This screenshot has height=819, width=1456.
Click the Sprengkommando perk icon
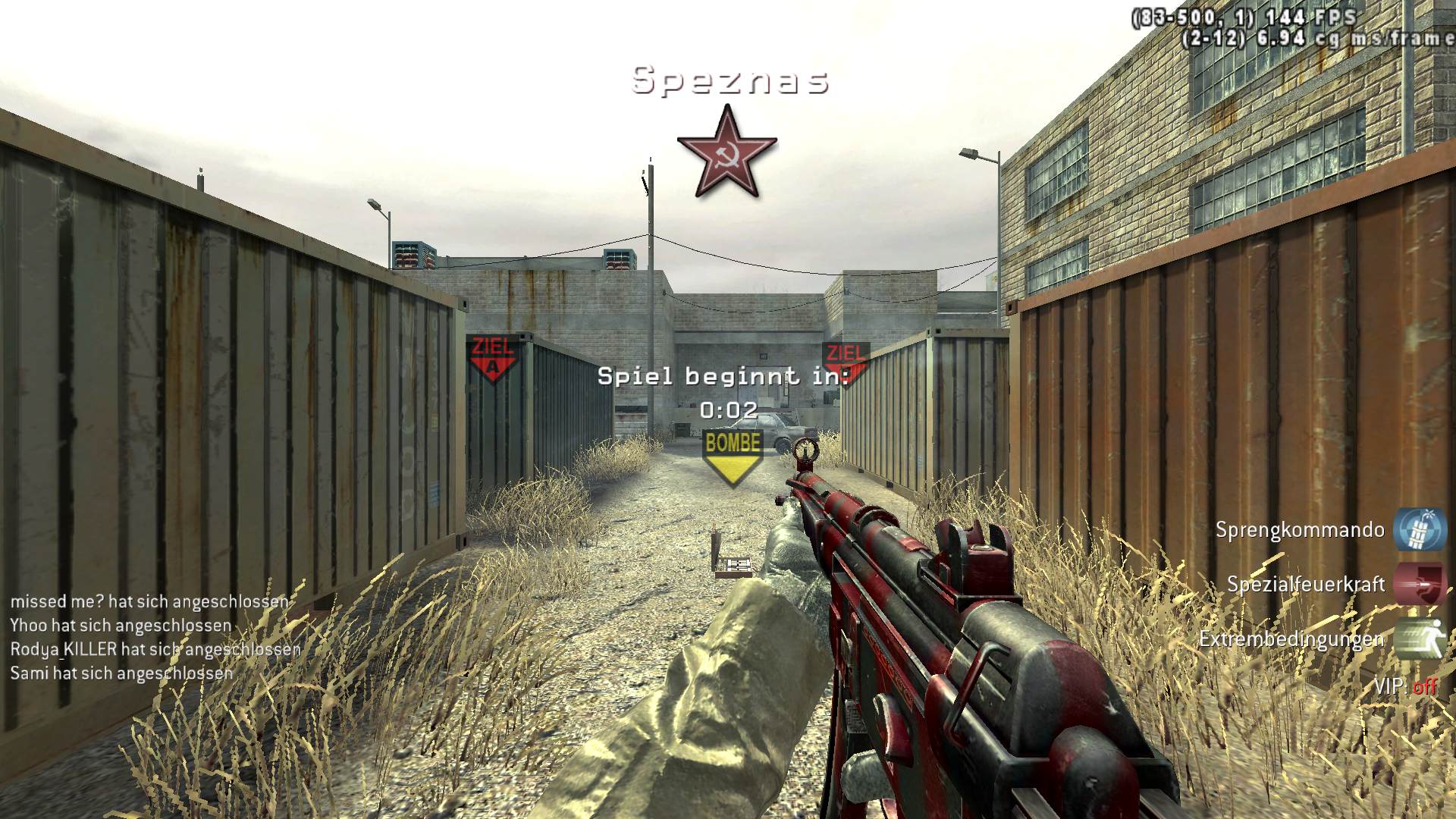(1420, 529)
